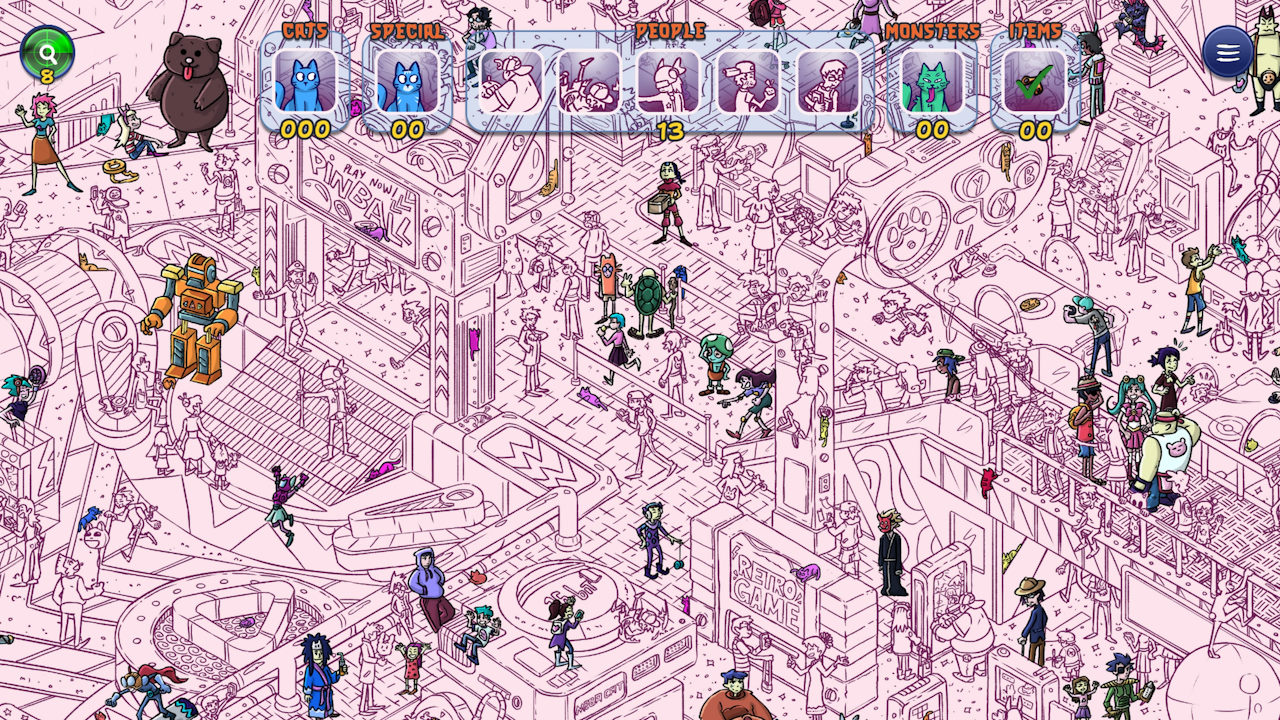The height and width of the screenshot is (720, 1280).
Task: Select the MONSTERS category label
Action: (932, 30)
